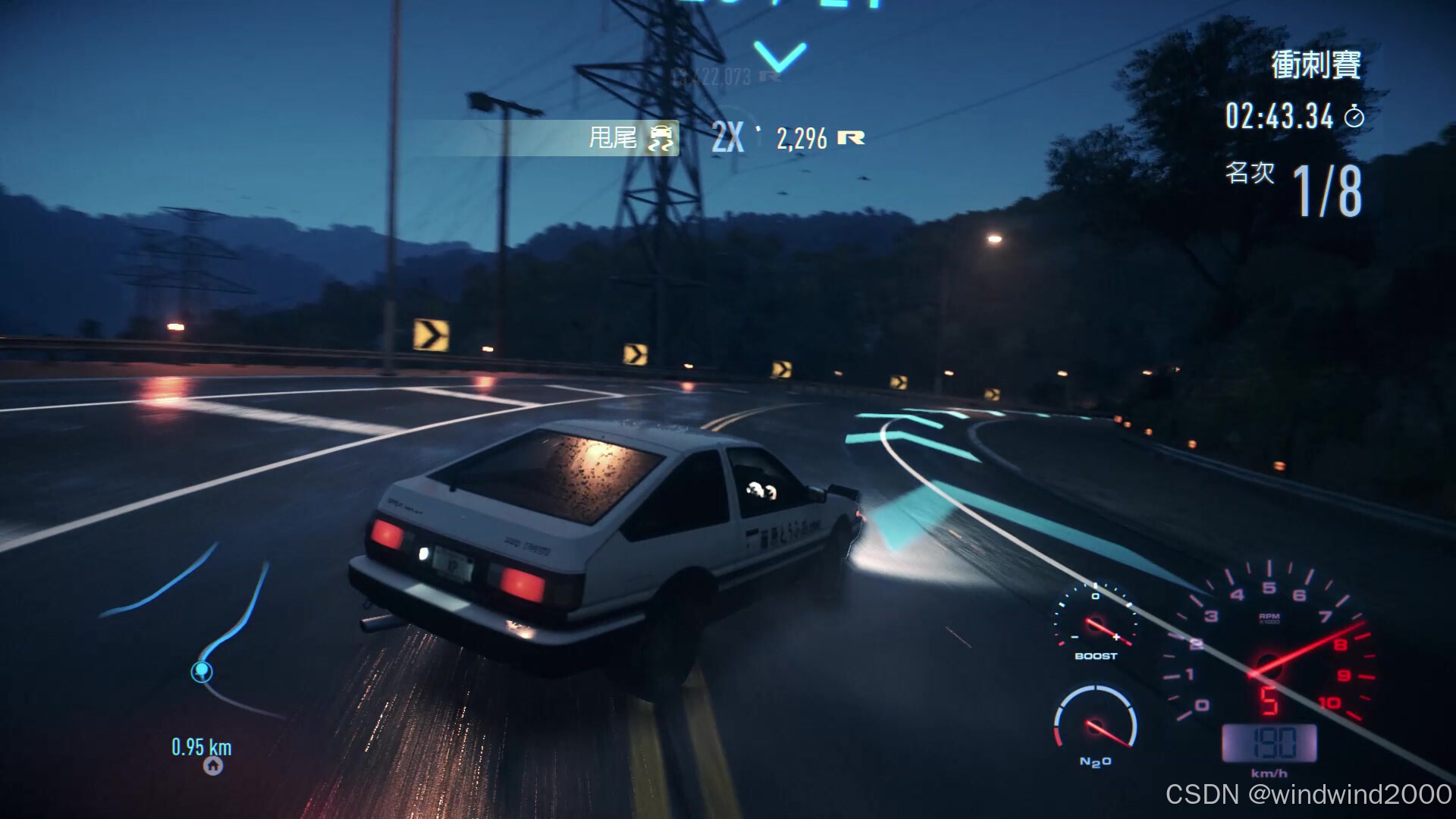Click the home destination icon
The image size is (1456, 819).
(213, 766)
